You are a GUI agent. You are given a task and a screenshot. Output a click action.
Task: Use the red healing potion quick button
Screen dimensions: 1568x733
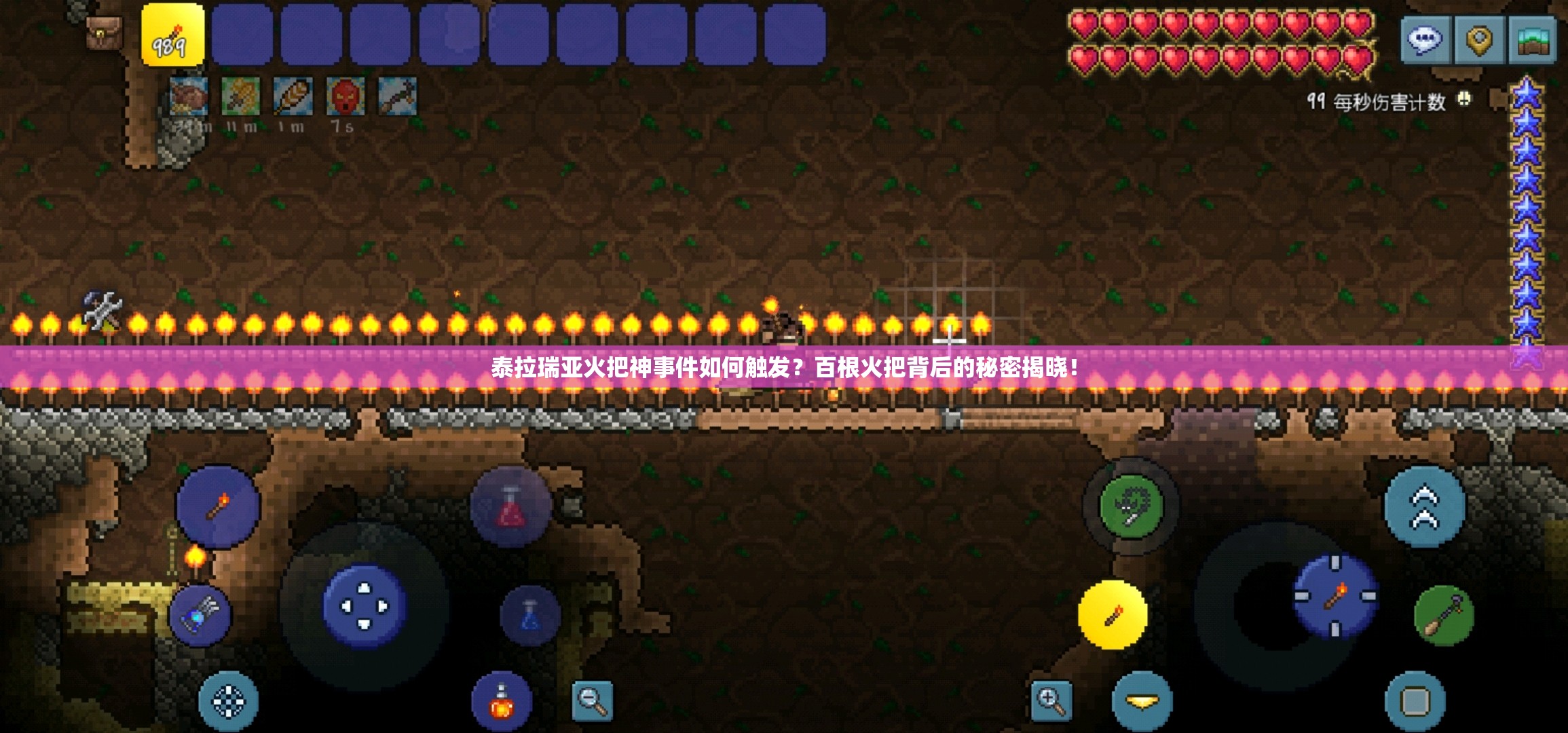pos(510,507)
